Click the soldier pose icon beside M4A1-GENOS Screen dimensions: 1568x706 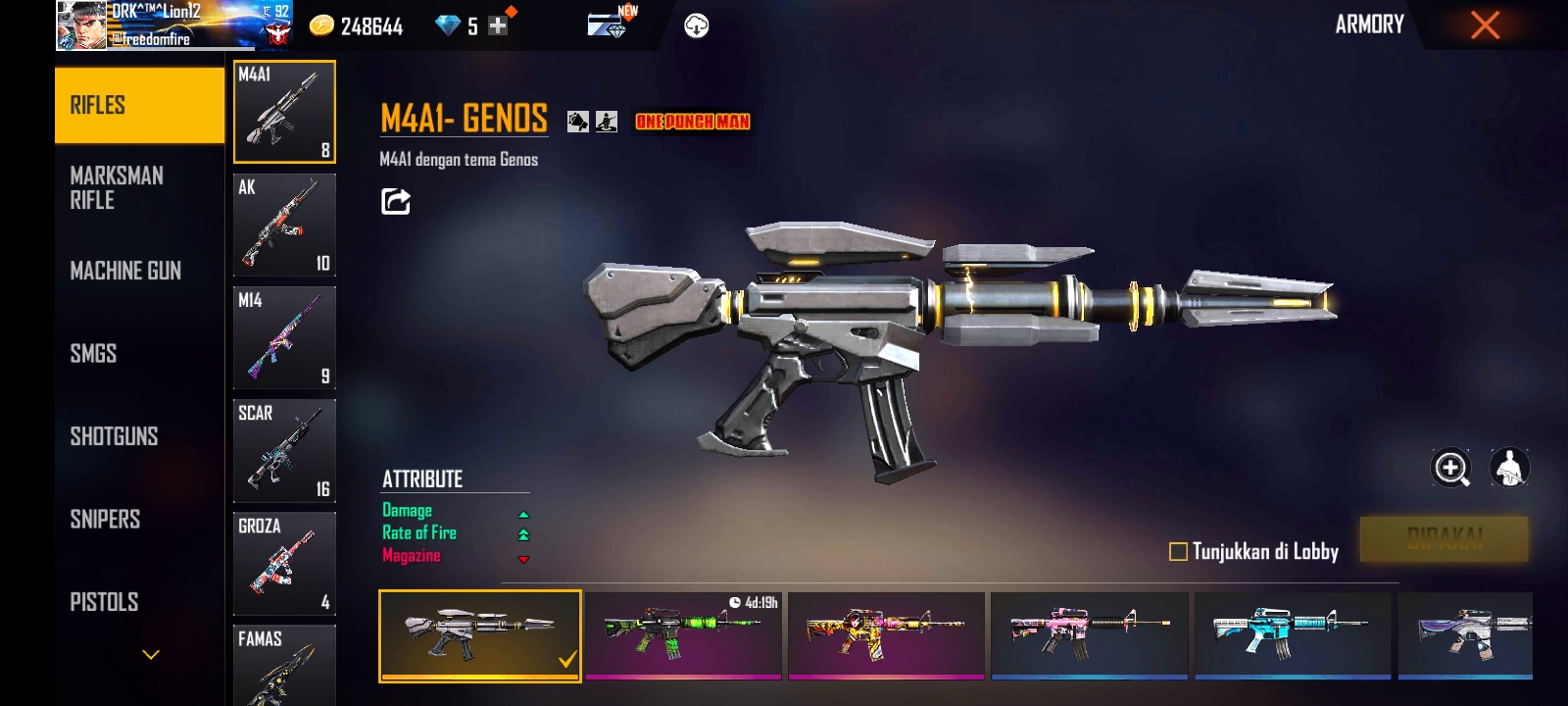[608, 121]
